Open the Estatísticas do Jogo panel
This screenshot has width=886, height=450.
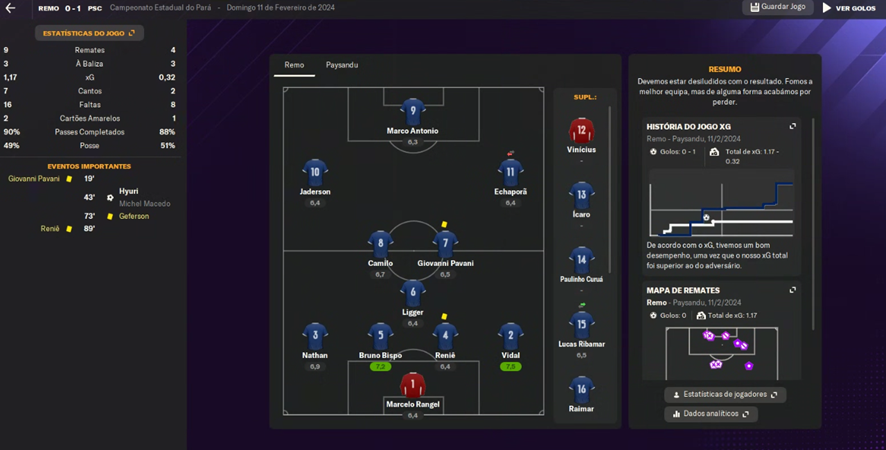89,33
